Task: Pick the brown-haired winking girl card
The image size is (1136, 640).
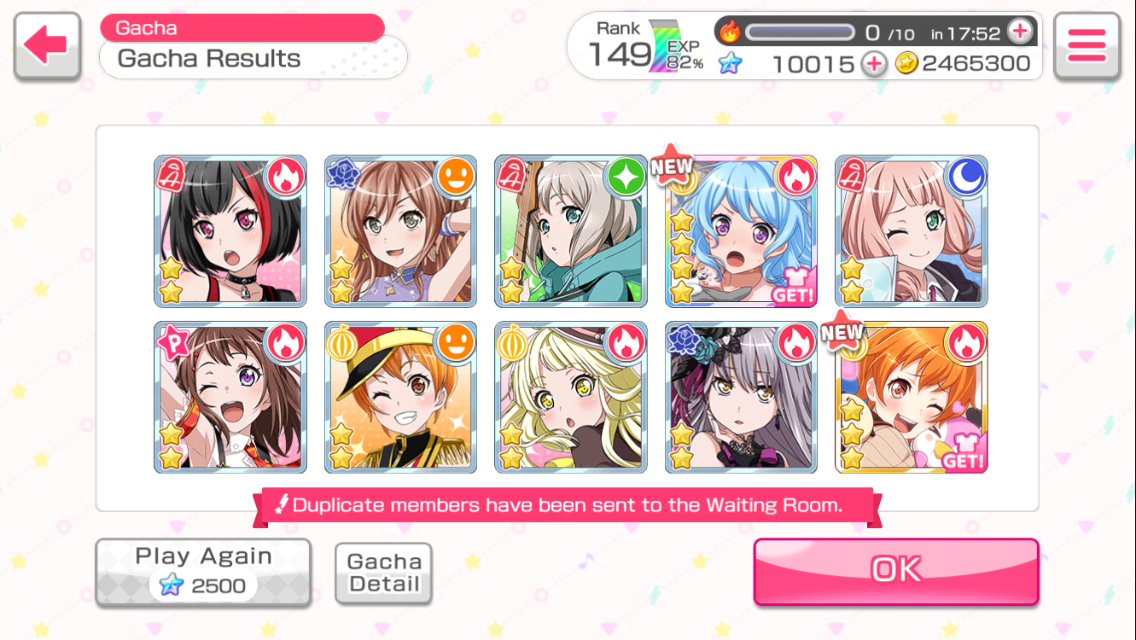Action: coord(231,397)
